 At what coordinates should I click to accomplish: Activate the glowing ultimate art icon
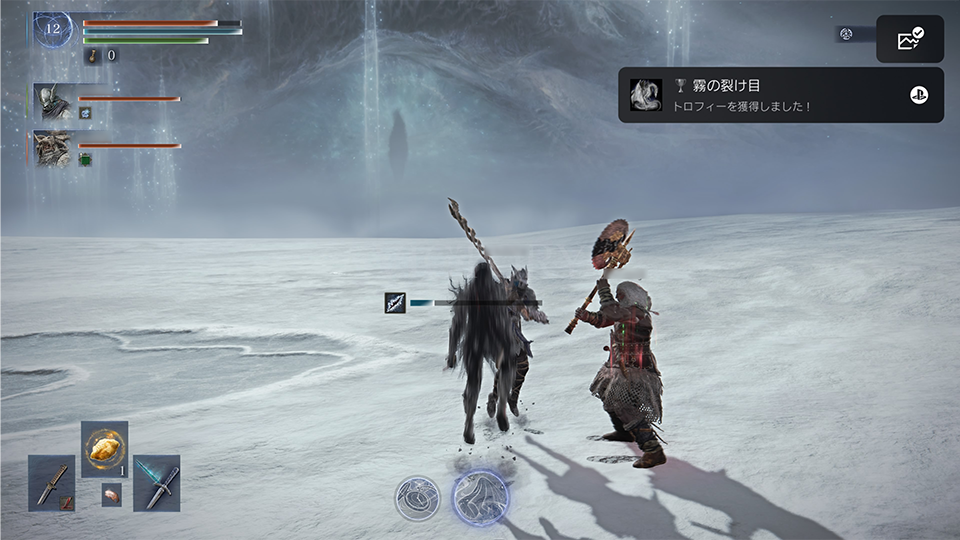[x=480, y=497]
